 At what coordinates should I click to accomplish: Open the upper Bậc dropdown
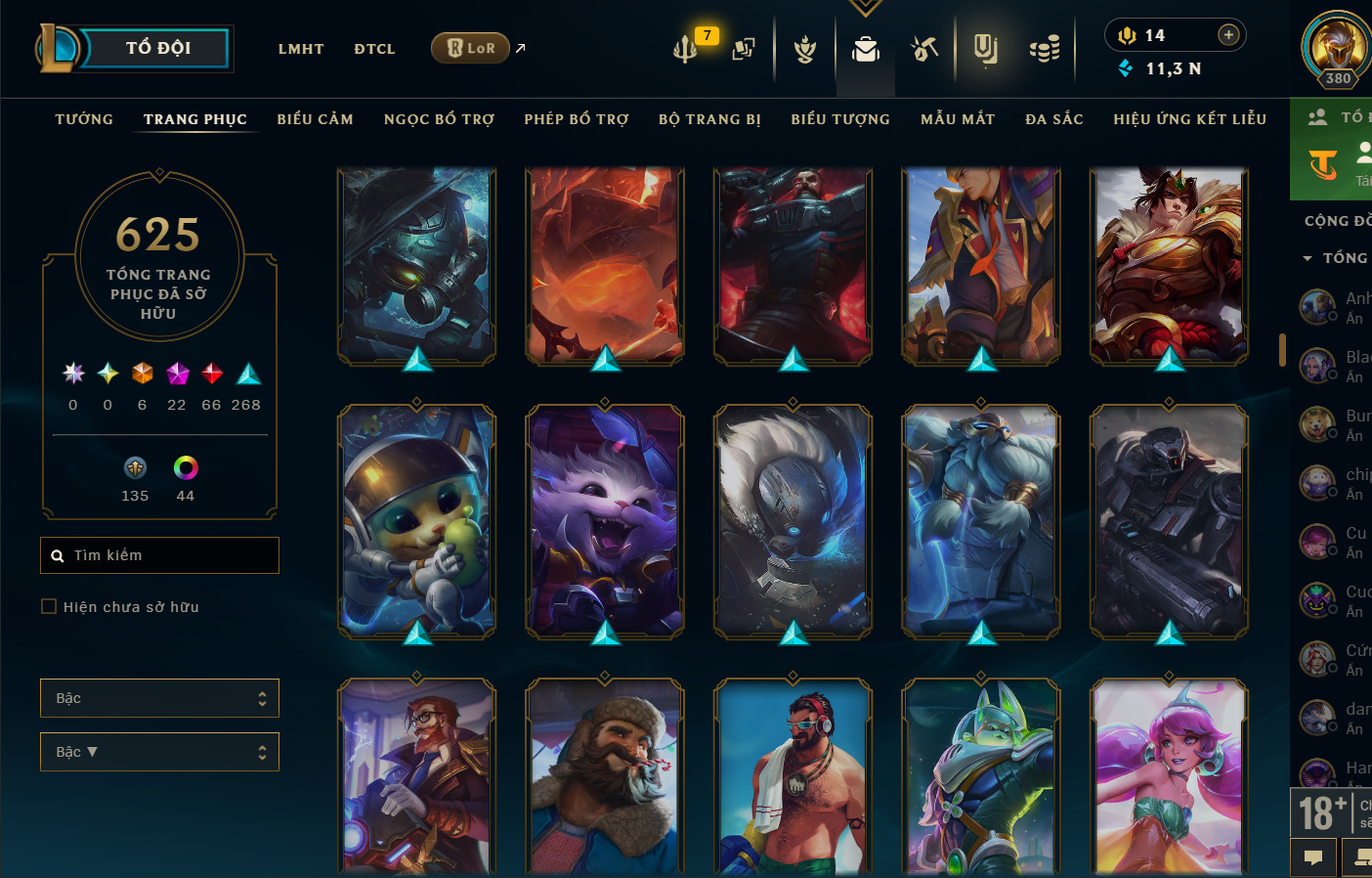coord(159,698)
